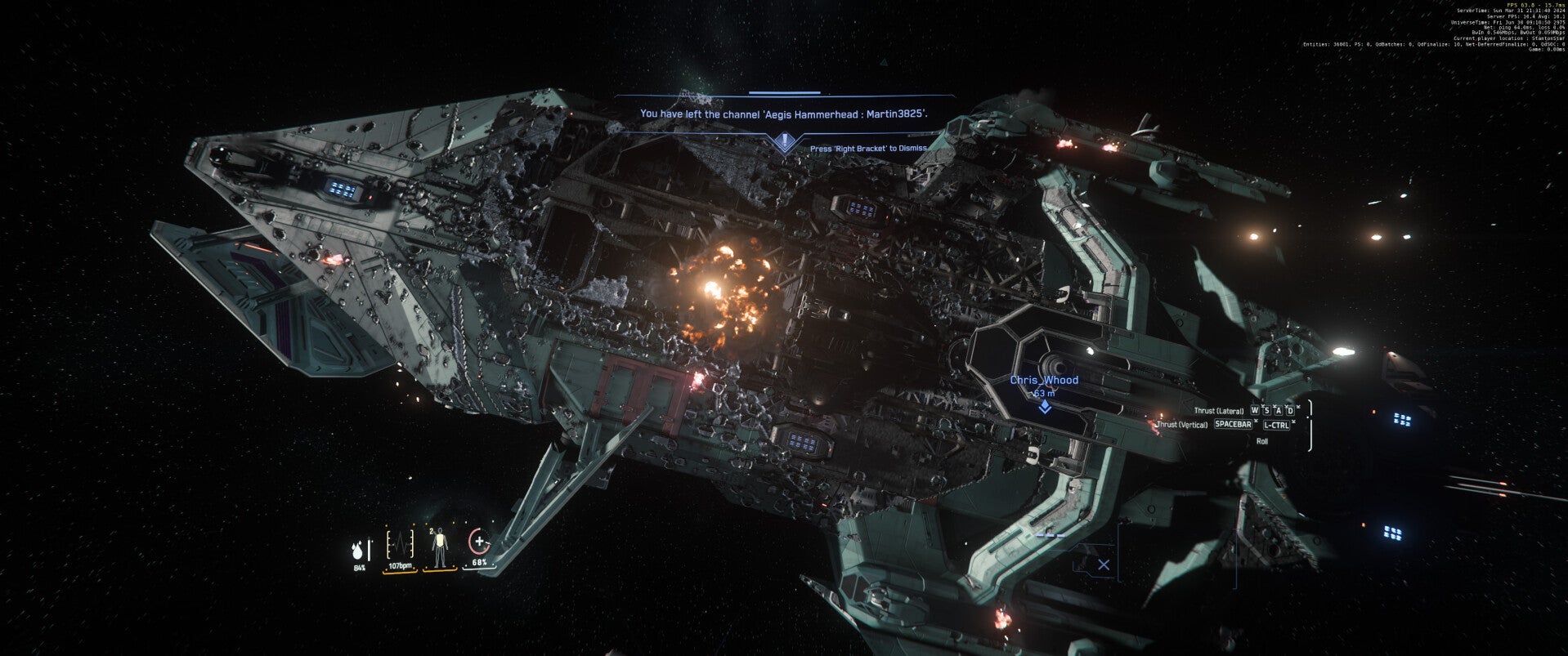Click the X icon in the HUD panel
The height and width of the screenshot is (656, 1568).
tap(1104, 565)
